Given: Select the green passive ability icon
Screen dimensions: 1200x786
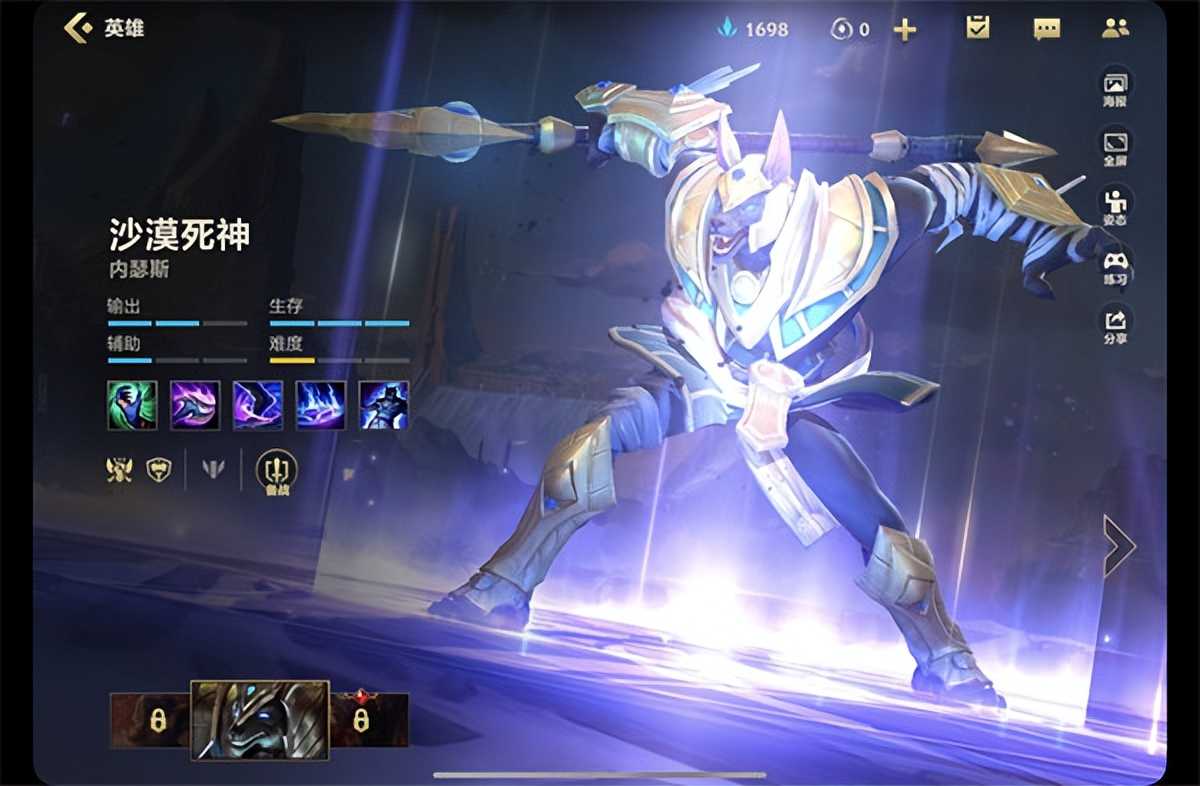Looking at the screenshot, I should coord(132,405).
